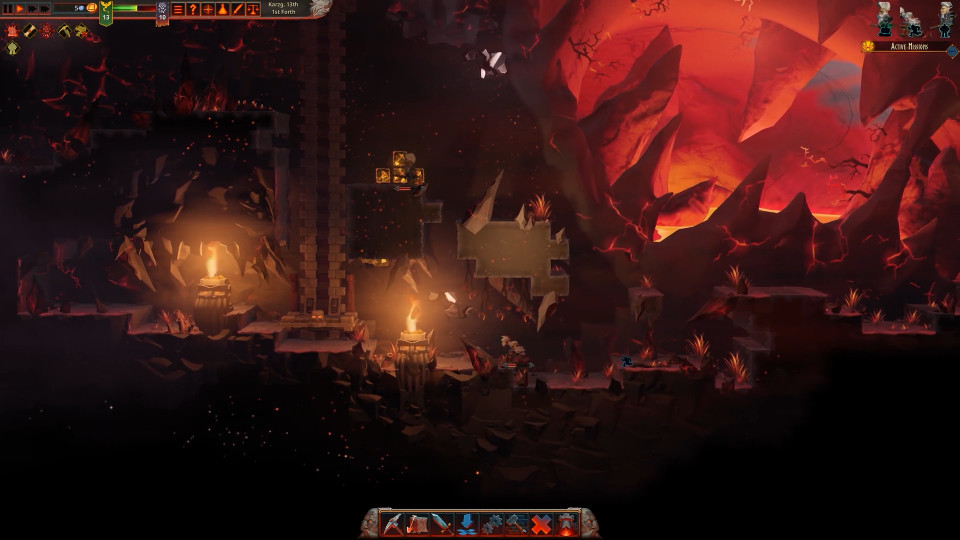
Task: Select the axe and stump chop tool
Action: click(419, 523)
